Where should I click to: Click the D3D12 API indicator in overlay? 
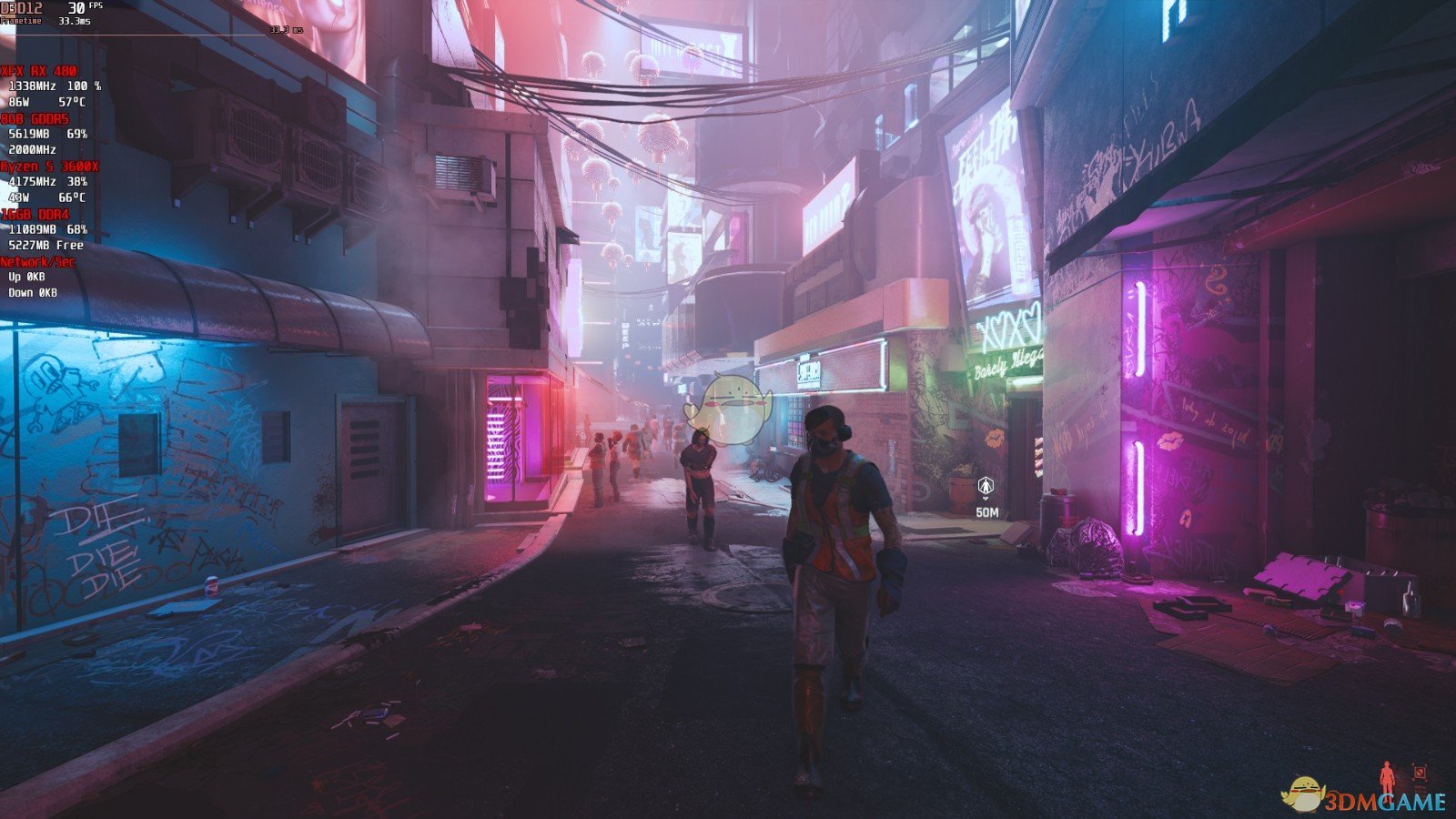coord(21,8)
